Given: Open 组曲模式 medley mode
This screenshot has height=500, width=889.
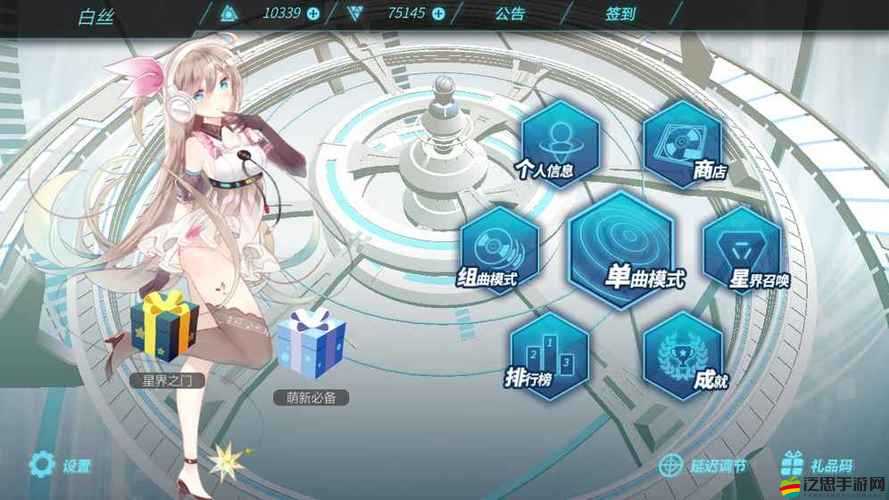Looking at the screenshot, I should tap(499, 250).
